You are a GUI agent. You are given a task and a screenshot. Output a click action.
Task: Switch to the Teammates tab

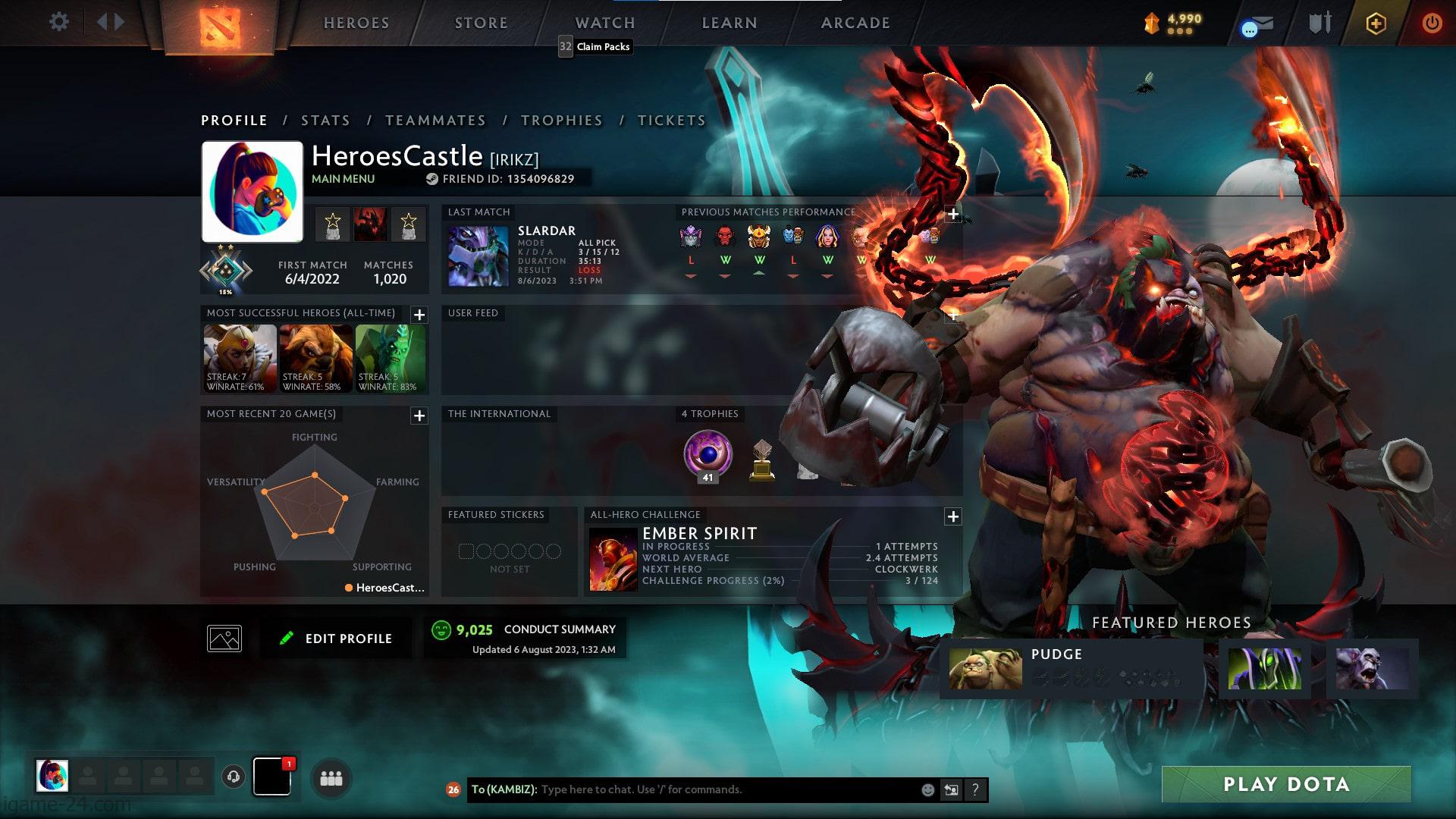point(435,121)
